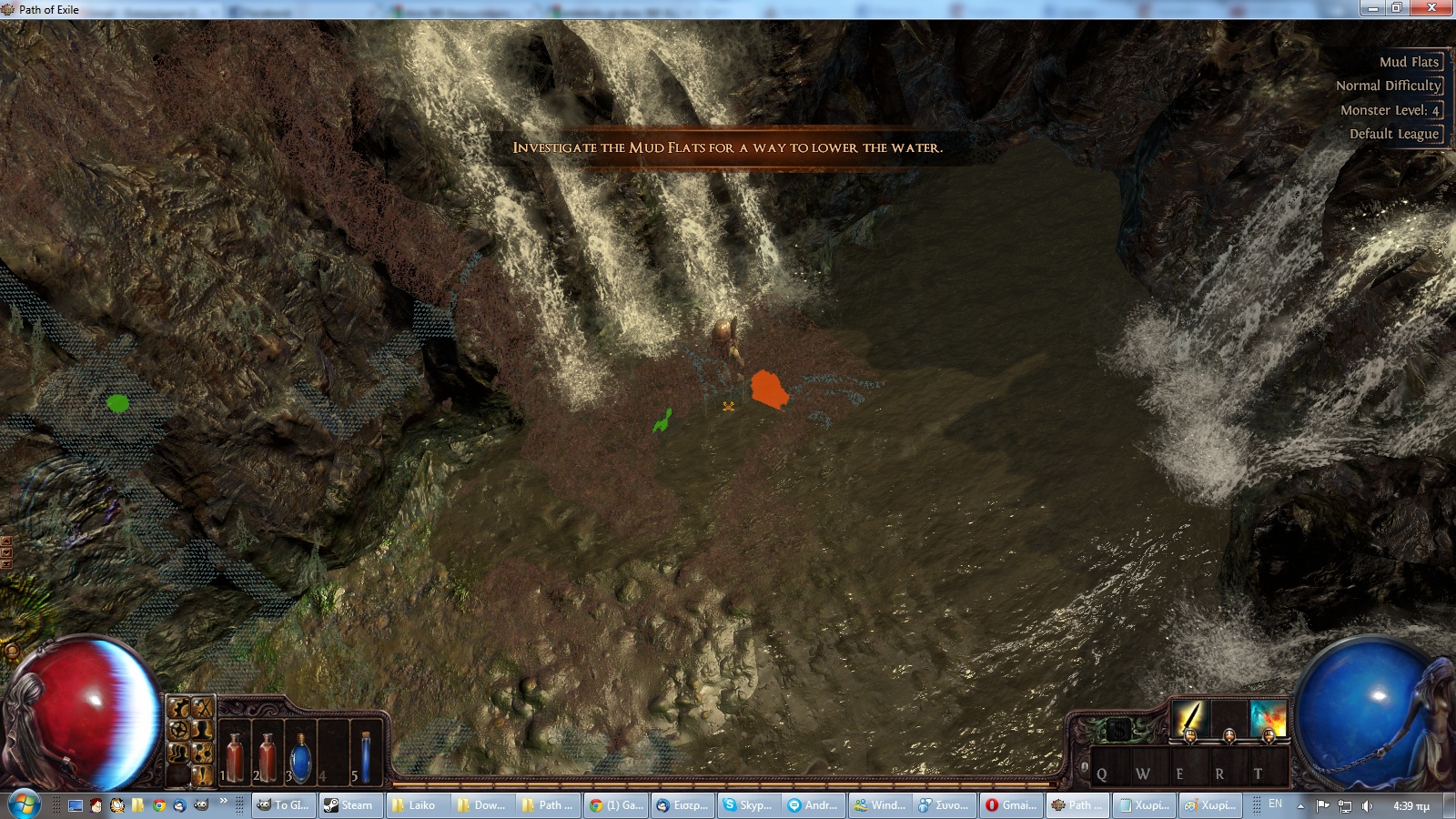
Task: Click the exclamation-mark notices icon
Action: pos(201,775)
